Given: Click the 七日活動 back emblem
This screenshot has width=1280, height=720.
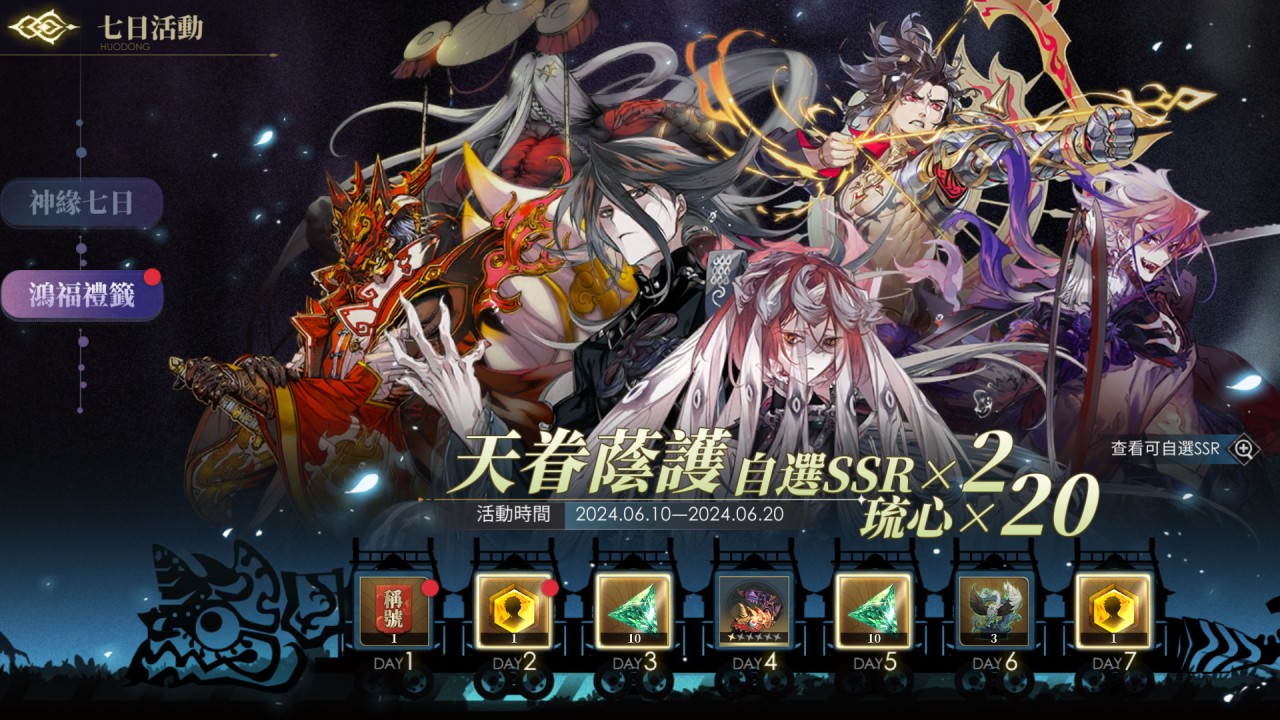Looking at the screenshot, I should 42,27.
